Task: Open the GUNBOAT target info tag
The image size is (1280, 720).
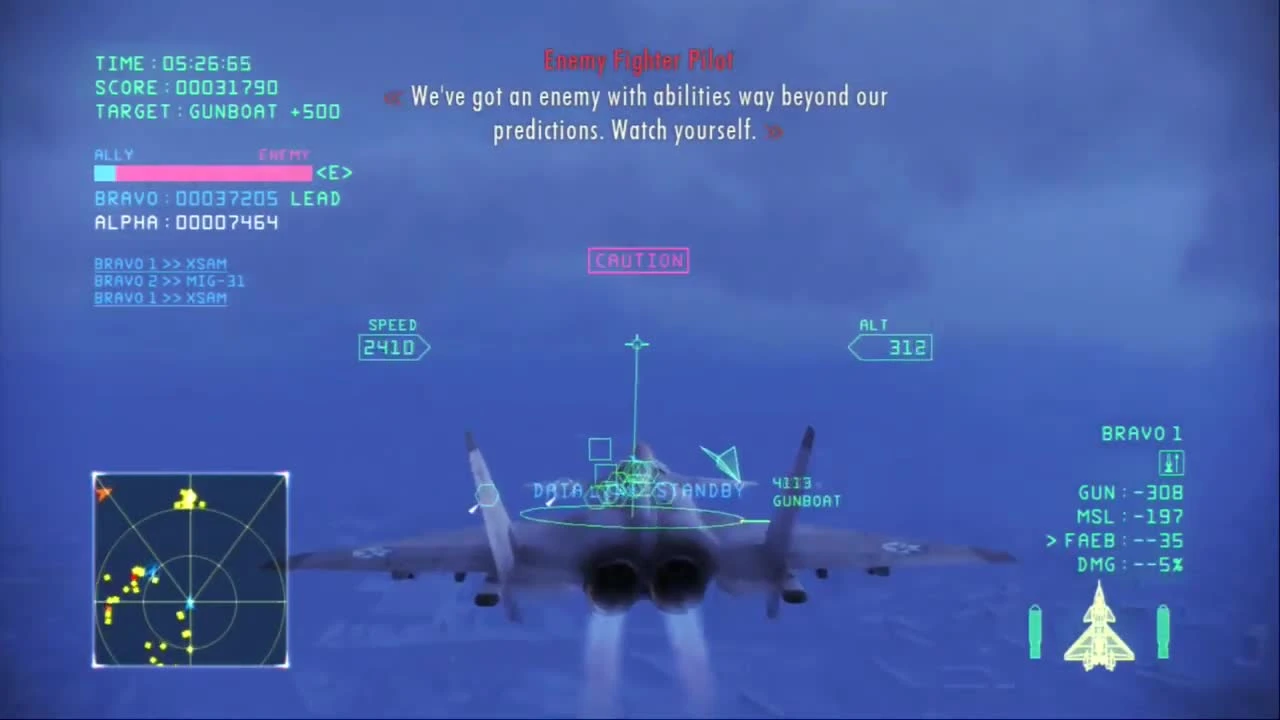Action: (806, 492)
